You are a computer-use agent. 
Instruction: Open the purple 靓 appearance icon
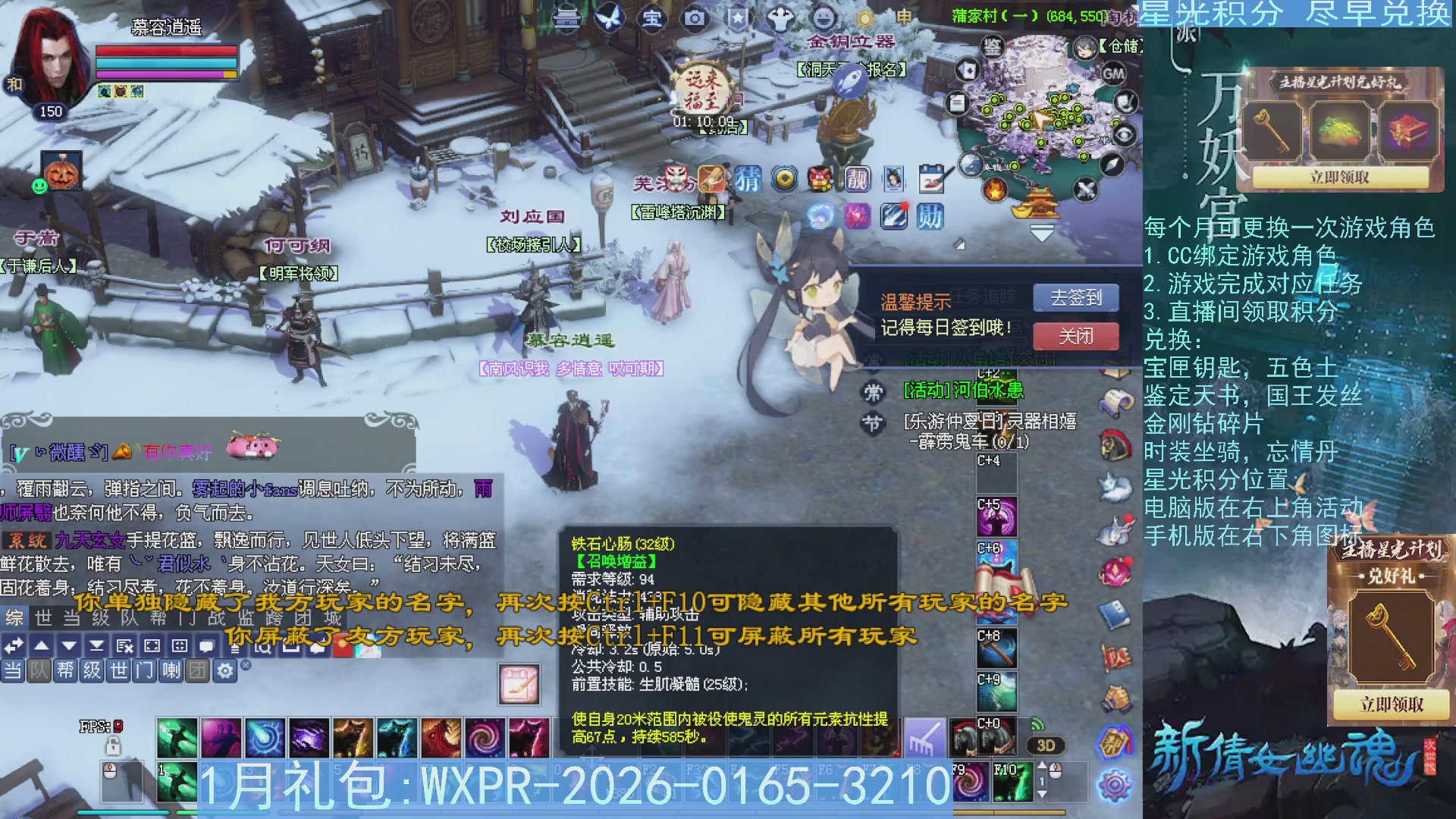[x=857, y=179]
